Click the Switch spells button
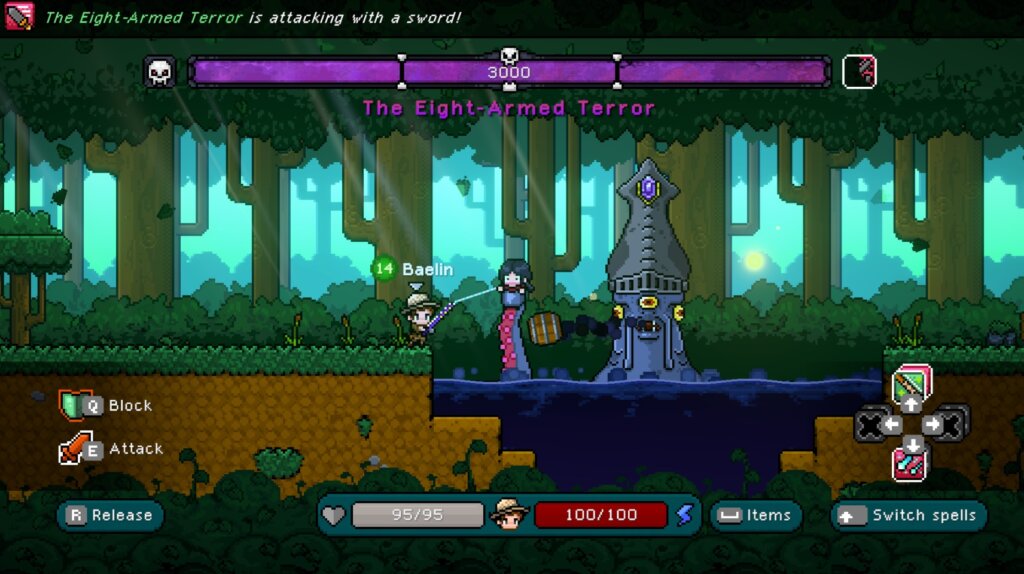The image size is (1024, 574). pyautogui.click(x=908, y=516)
